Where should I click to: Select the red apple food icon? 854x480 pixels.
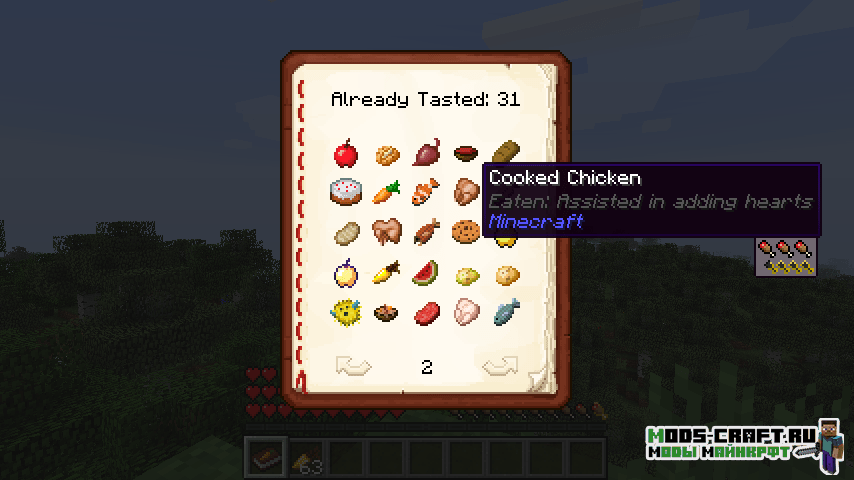[x=346, y=154]
